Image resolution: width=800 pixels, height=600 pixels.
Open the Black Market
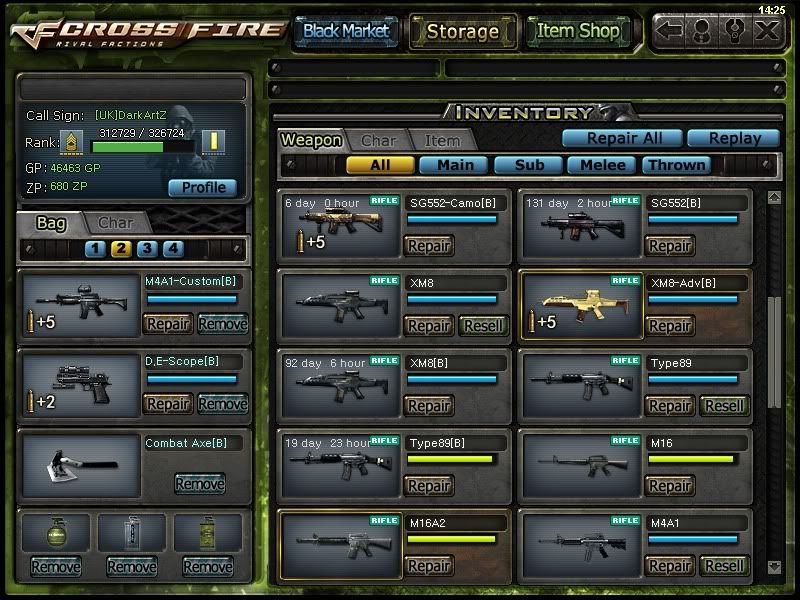pos(346,31)
